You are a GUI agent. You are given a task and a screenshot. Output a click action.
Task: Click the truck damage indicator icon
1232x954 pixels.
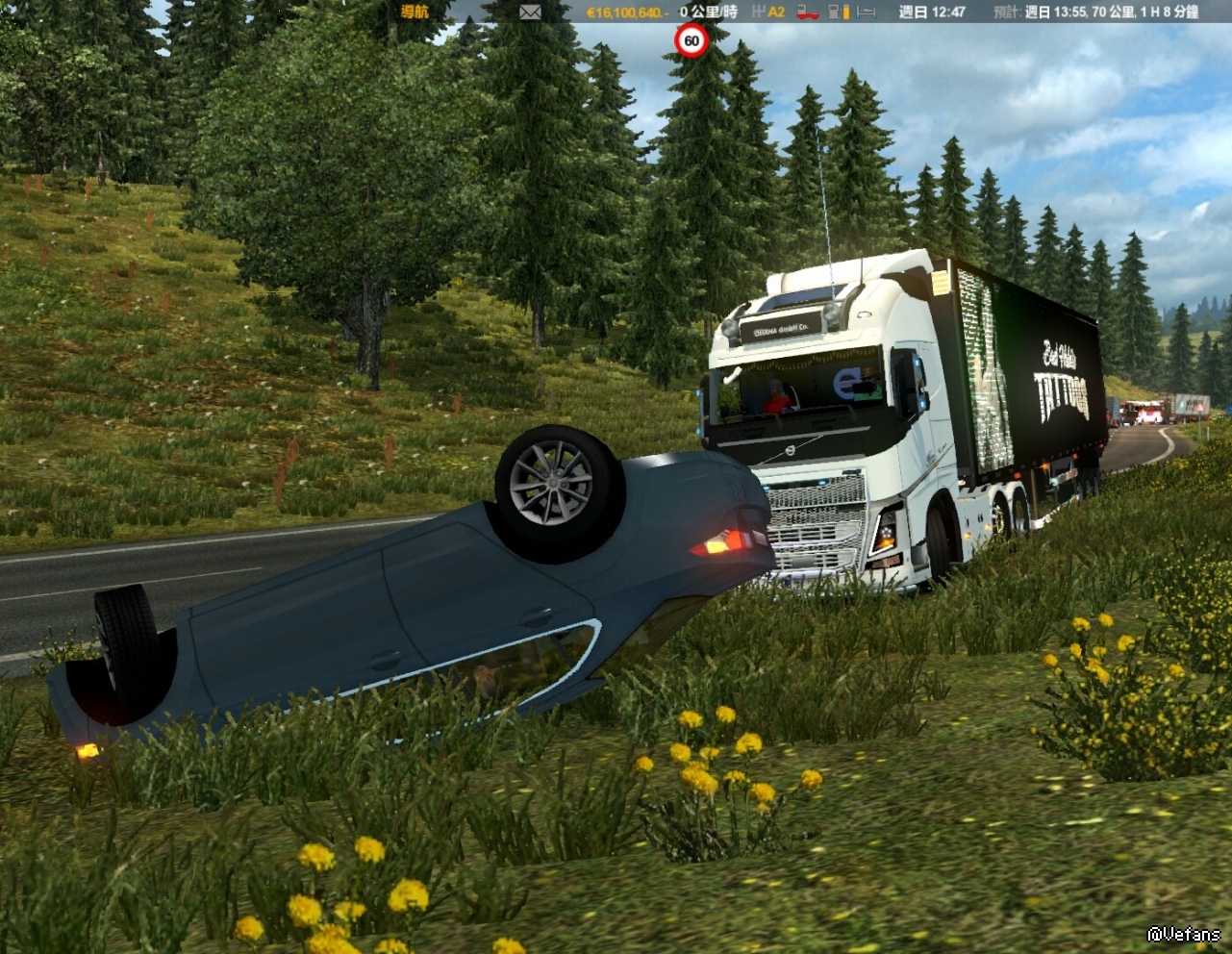(806, 12)
